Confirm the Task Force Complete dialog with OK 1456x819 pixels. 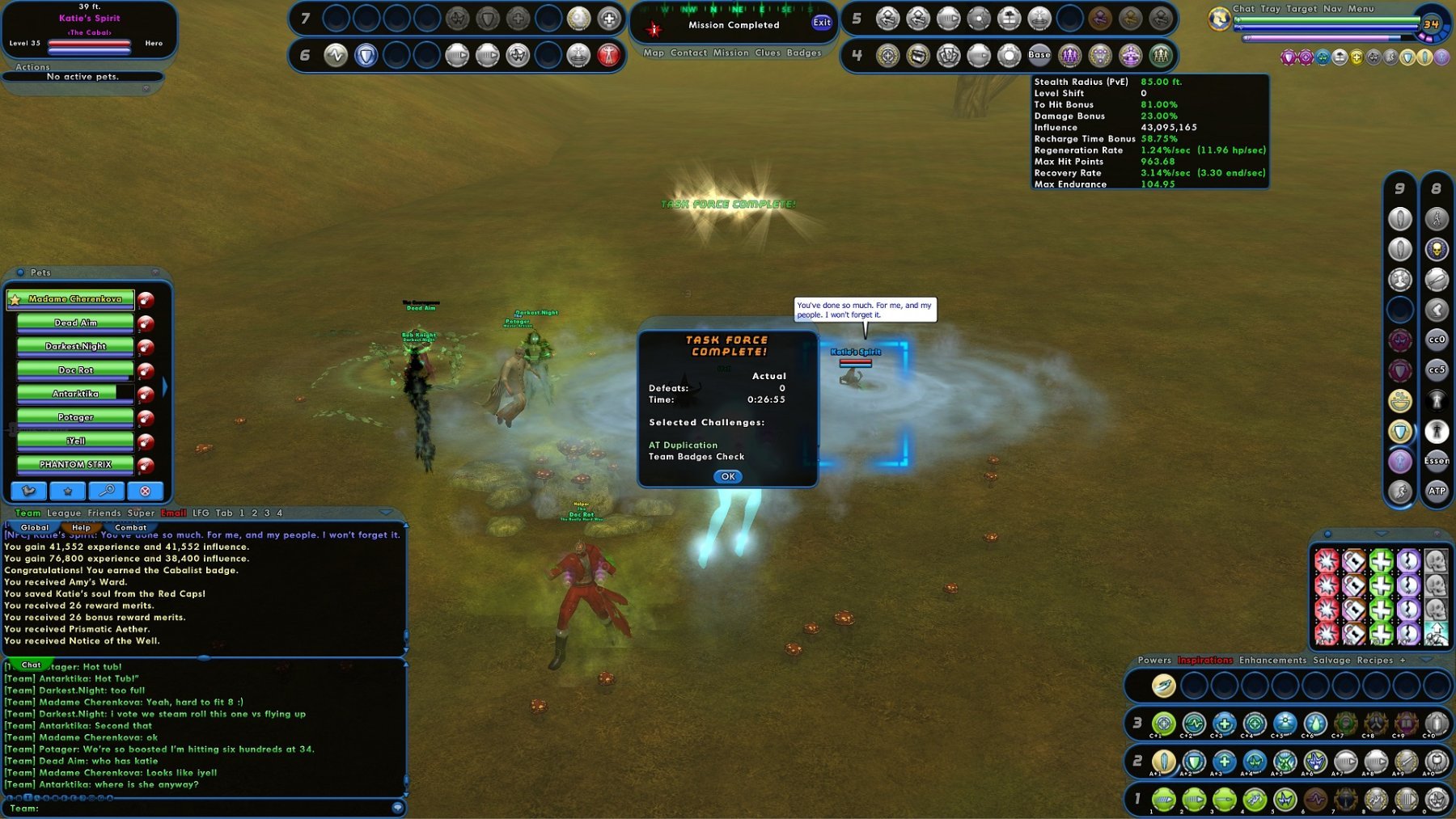pyautogui.click(x=728, y=476)
